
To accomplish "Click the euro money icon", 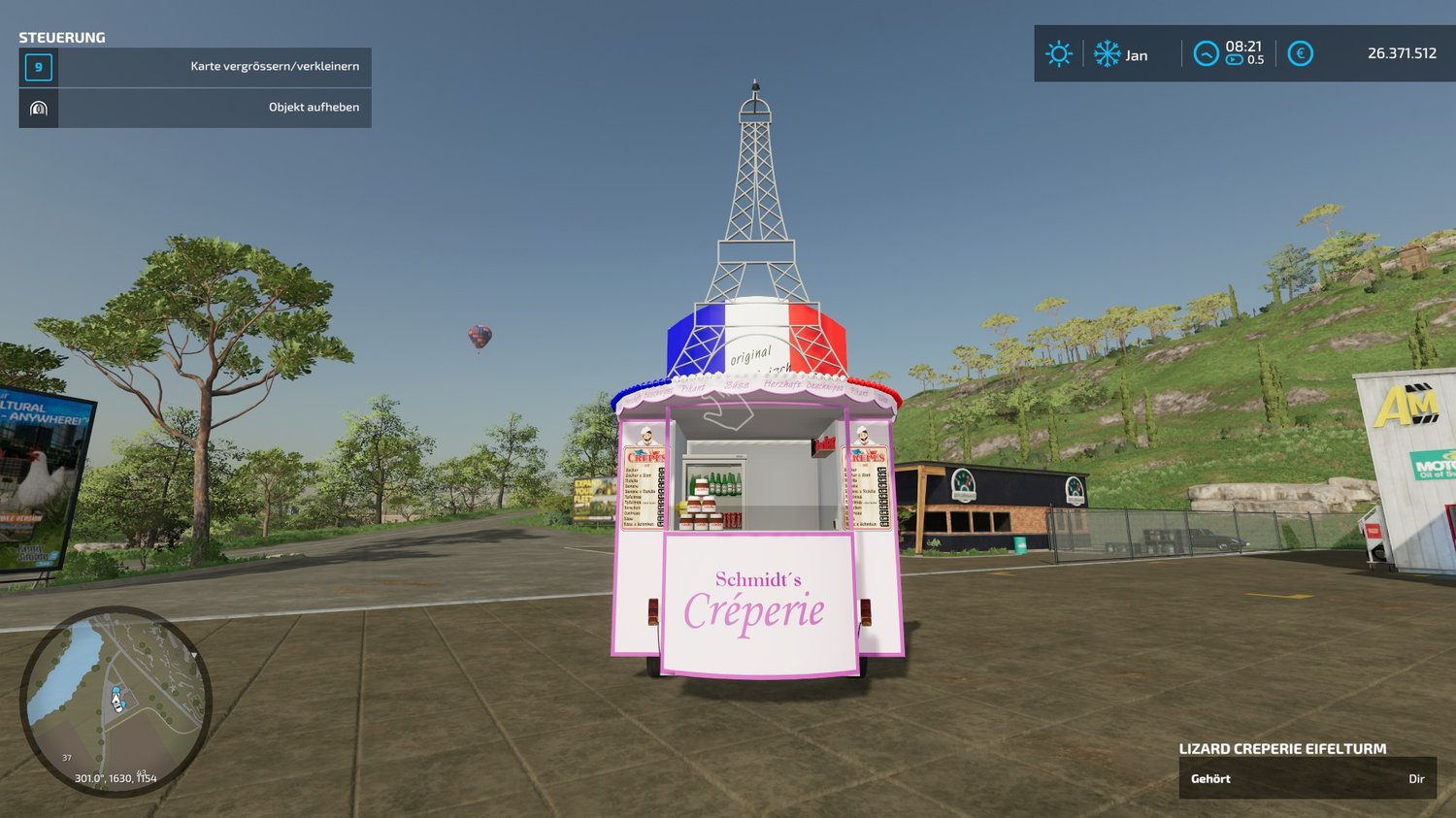I will click(1300, 54).
